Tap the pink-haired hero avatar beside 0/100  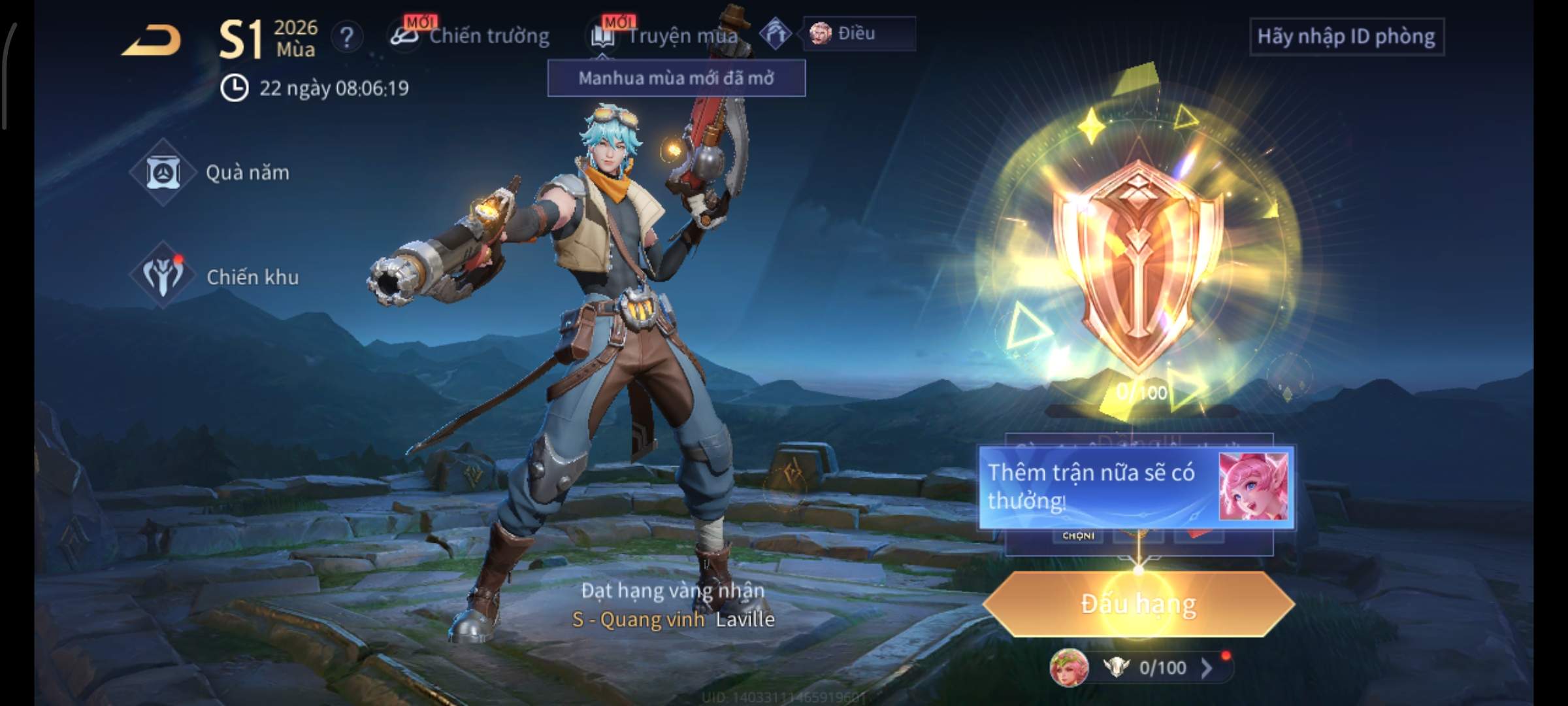1069,667
